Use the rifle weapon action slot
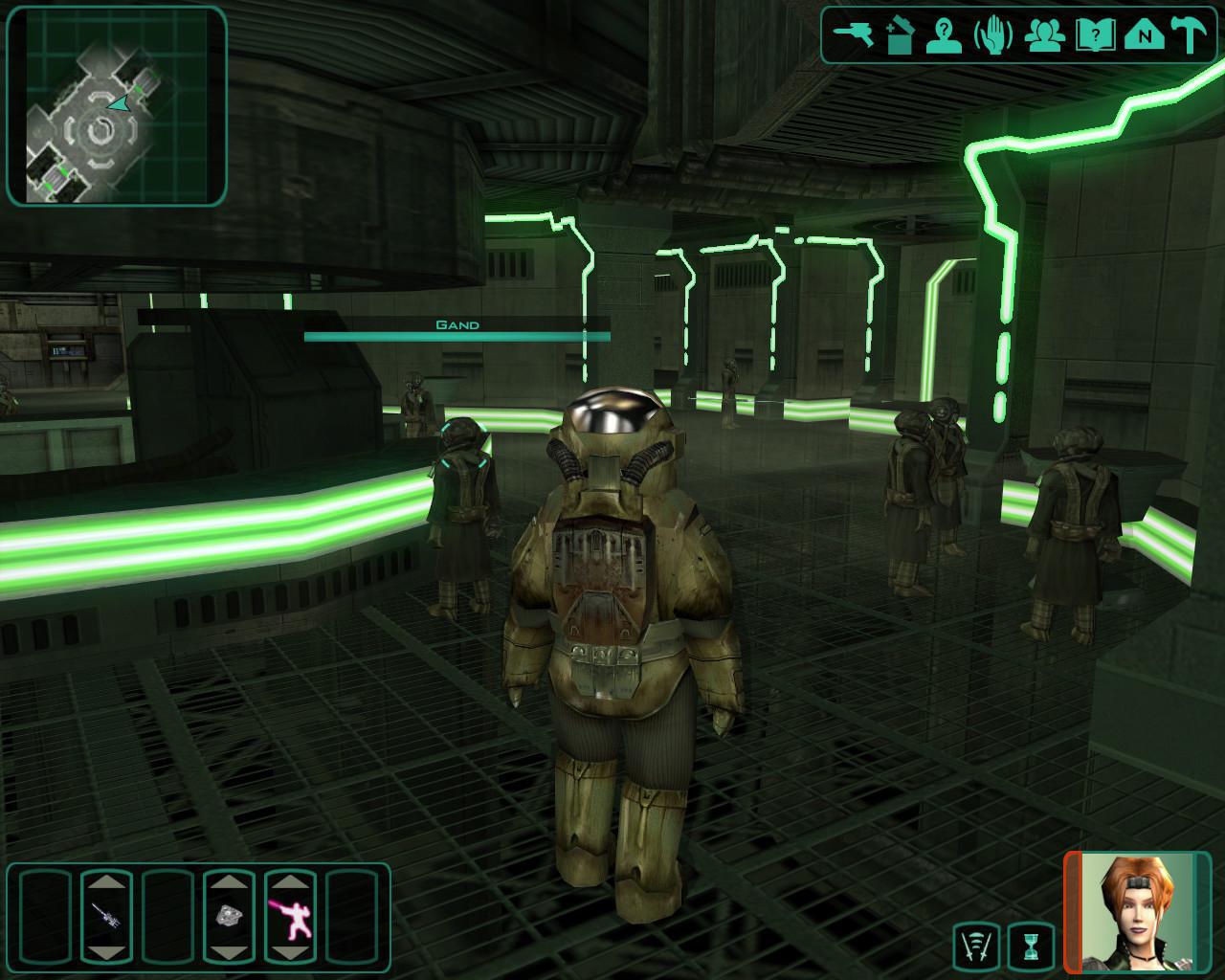1225x980 pixels. [x=106, y=916]
